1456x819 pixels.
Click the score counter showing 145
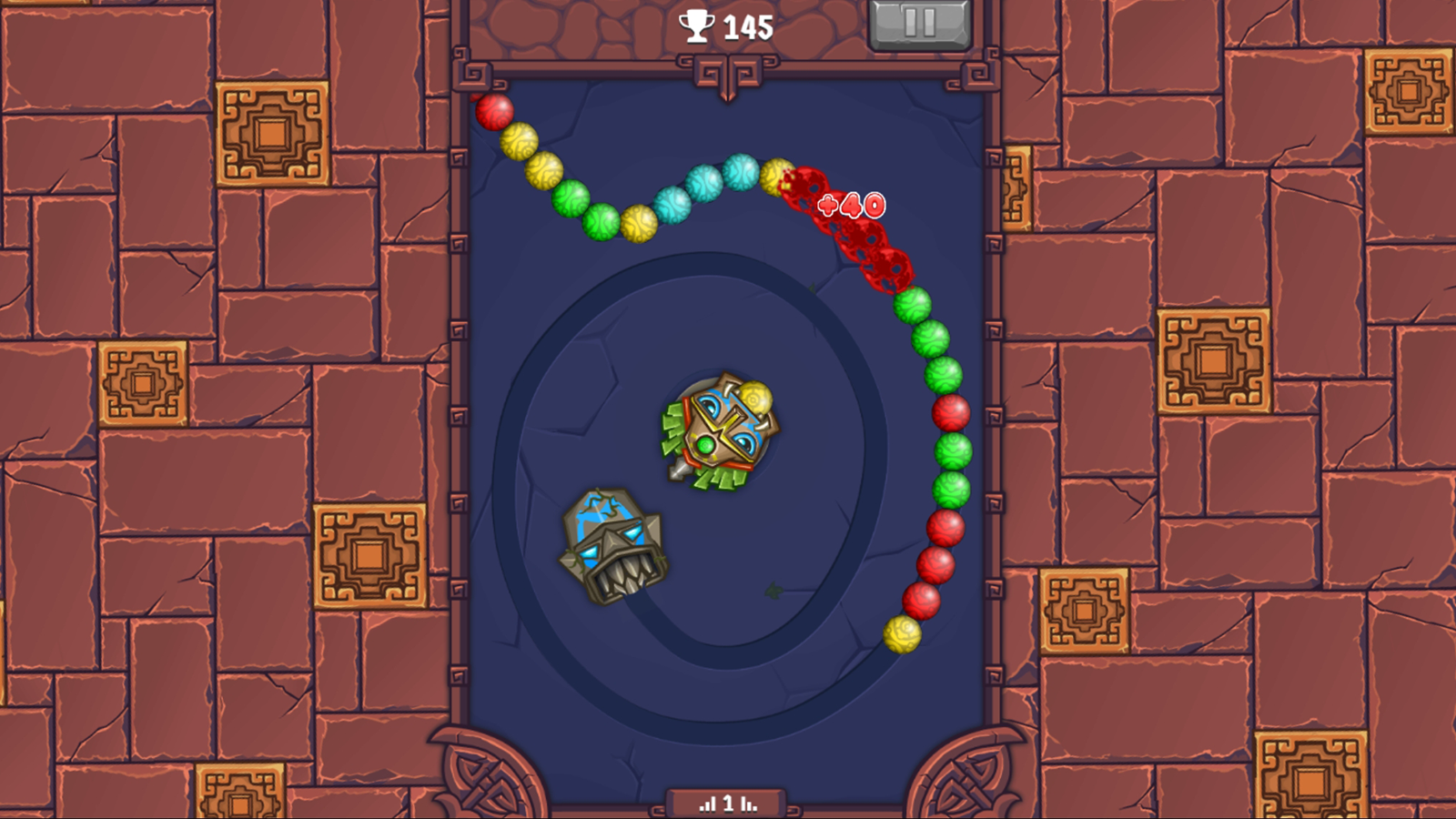(746, 25)
